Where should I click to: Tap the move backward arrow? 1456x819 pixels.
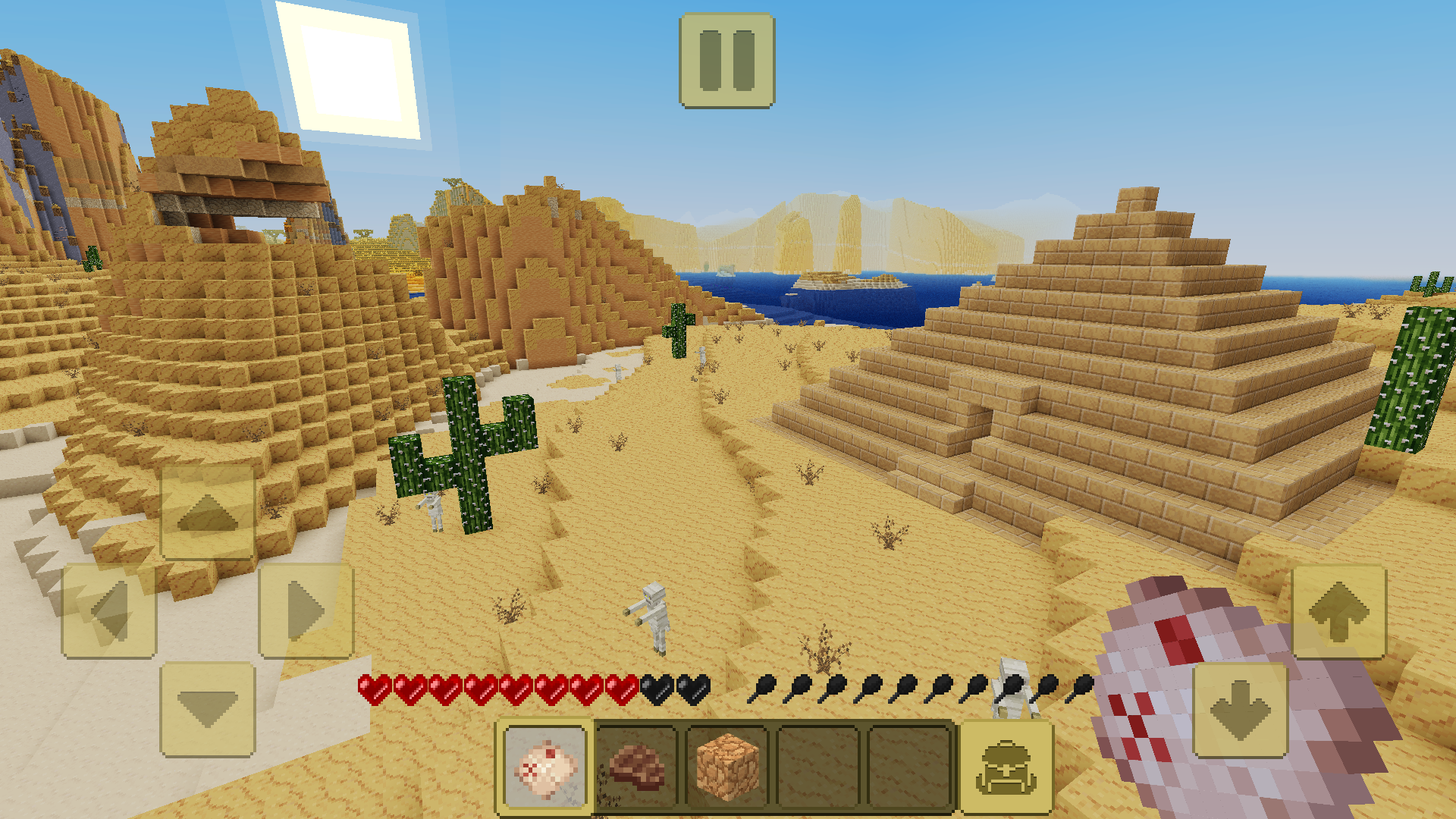click(207, 710)
